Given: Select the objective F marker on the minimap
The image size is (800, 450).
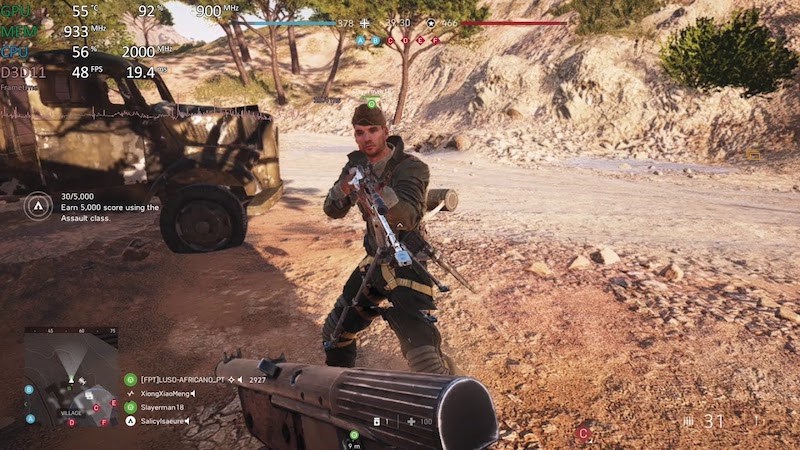Looking at the screenshot, I should pos(105,422).
